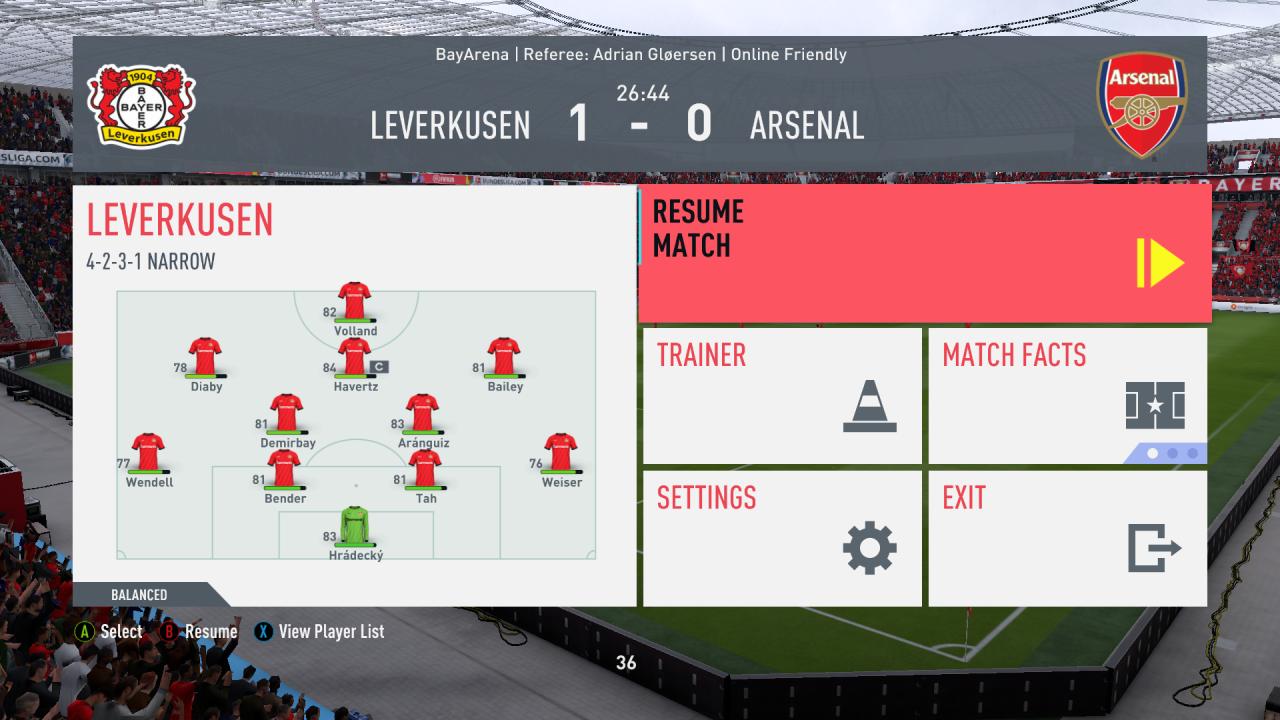Choose Bailey in the lineup

click(504, 356)
